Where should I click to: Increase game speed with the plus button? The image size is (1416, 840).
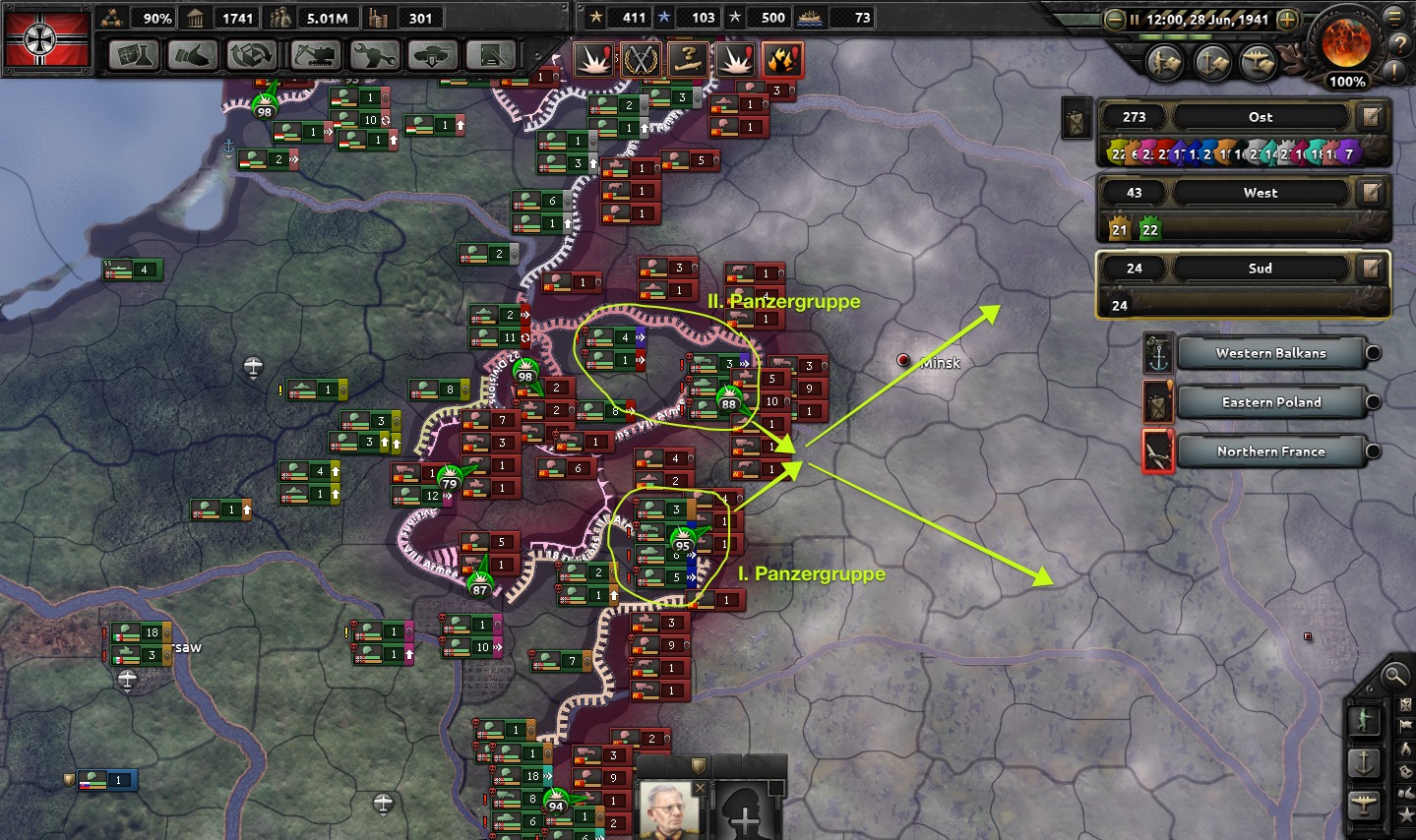[1287, 19]
